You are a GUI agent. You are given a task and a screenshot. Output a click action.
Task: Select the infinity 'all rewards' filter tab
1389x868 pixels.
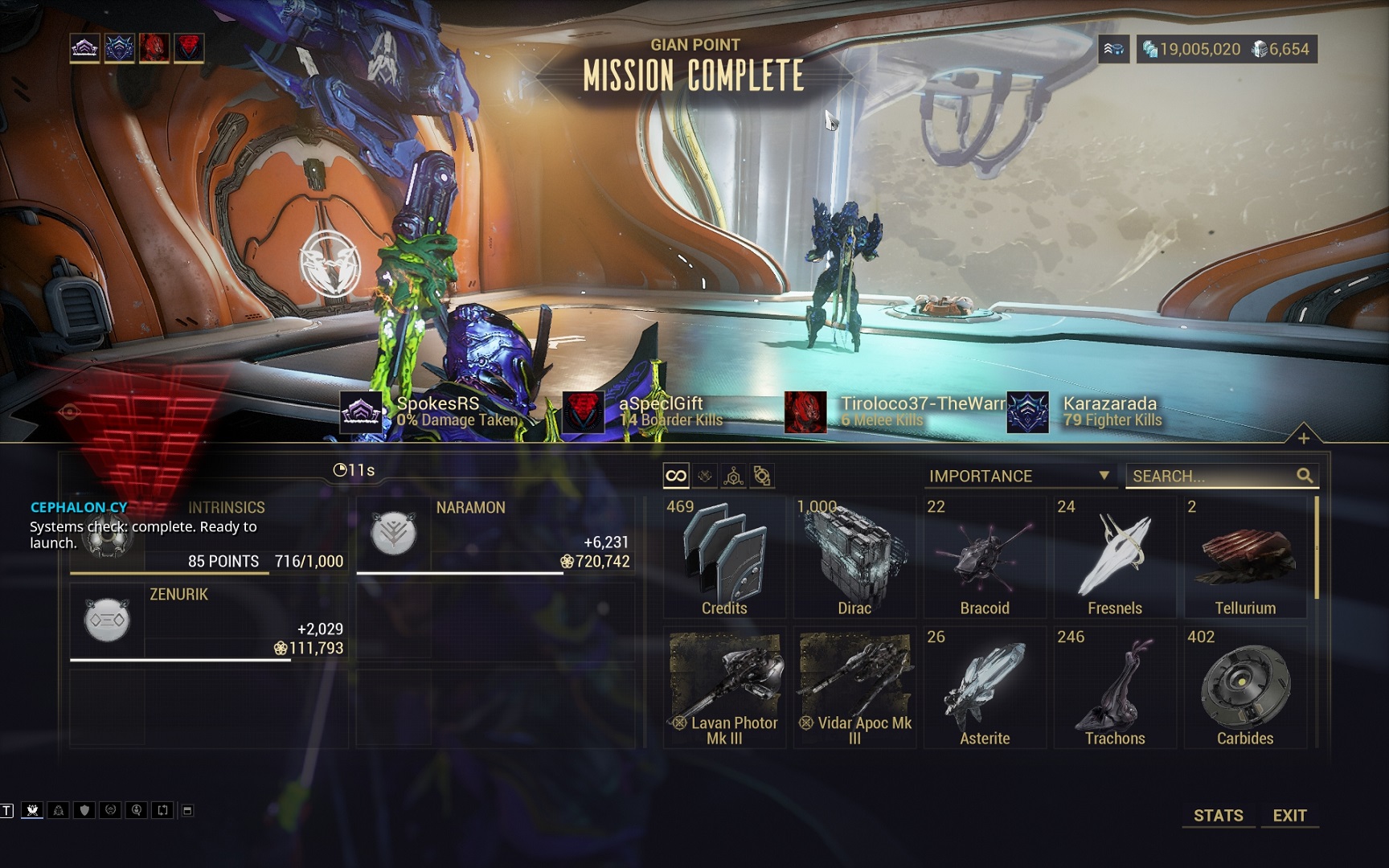pos(676,476)
